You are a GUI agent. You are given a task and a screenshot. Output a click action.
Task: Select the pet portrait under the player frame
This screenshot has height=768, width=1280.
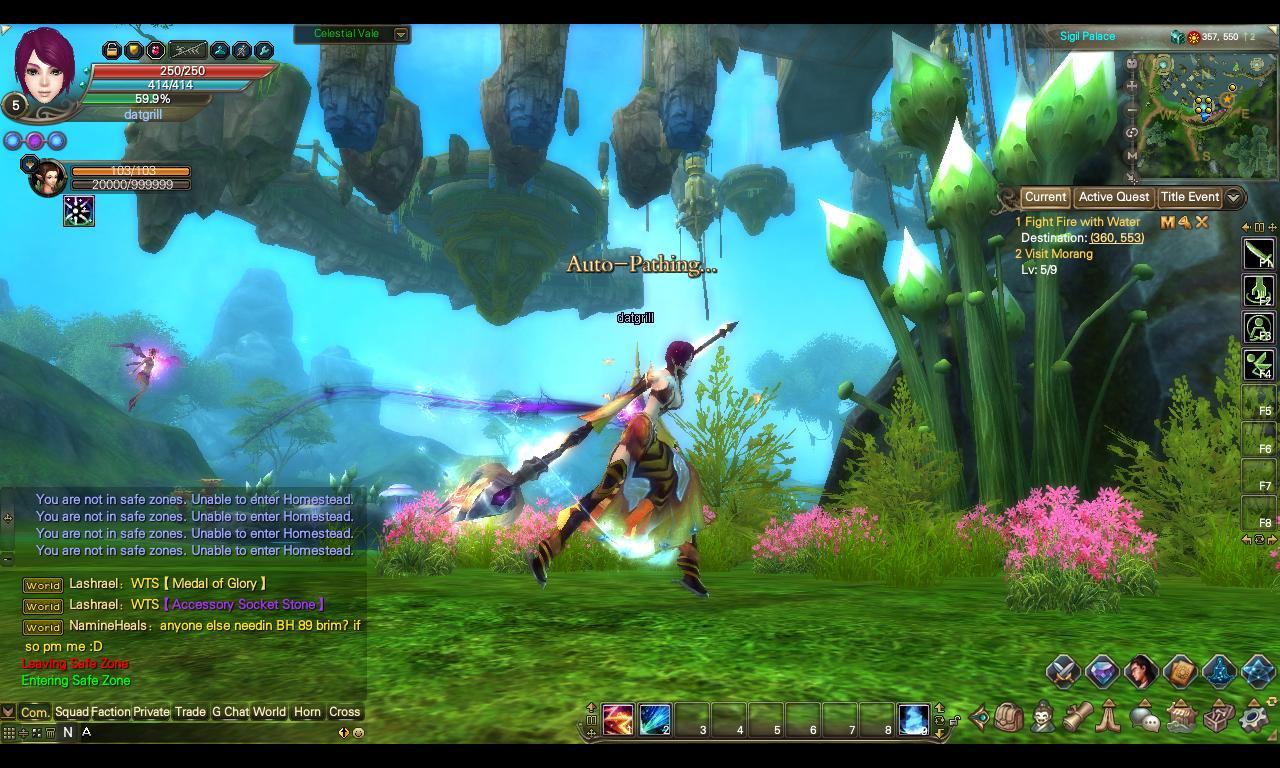pos(47,178)
